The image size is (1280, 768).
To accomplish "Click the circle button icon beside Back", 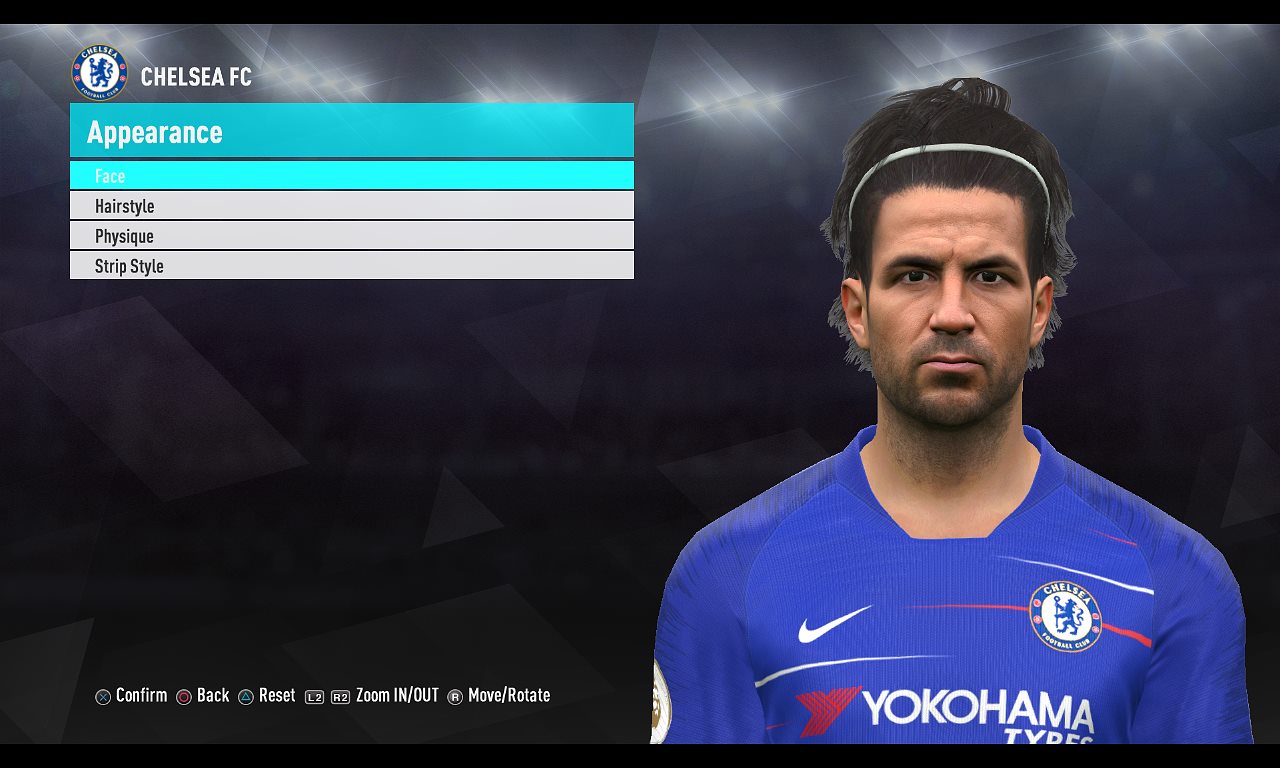I will [x=183, y=696].
